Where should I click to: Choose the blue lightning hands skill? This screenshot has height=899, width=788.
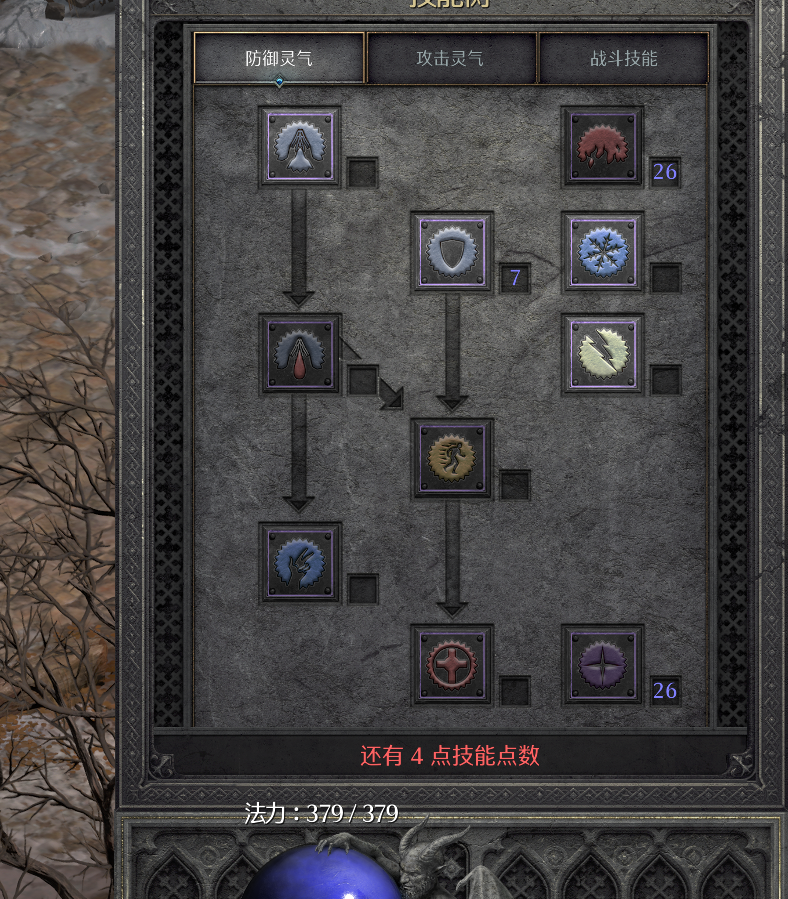click(300, 562)
